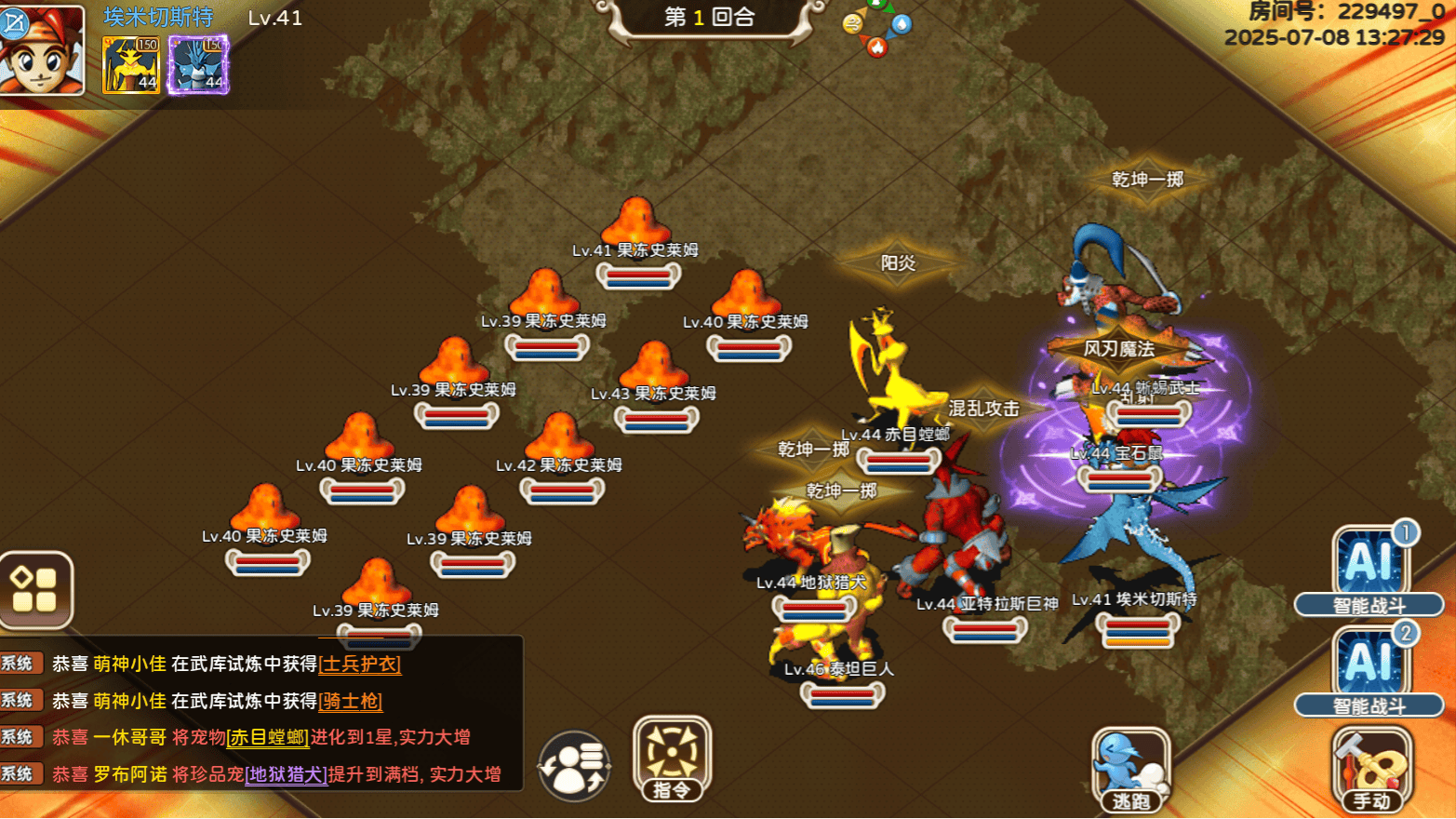
Task: Click the pet formation swap icon
Action: (574, 763)
